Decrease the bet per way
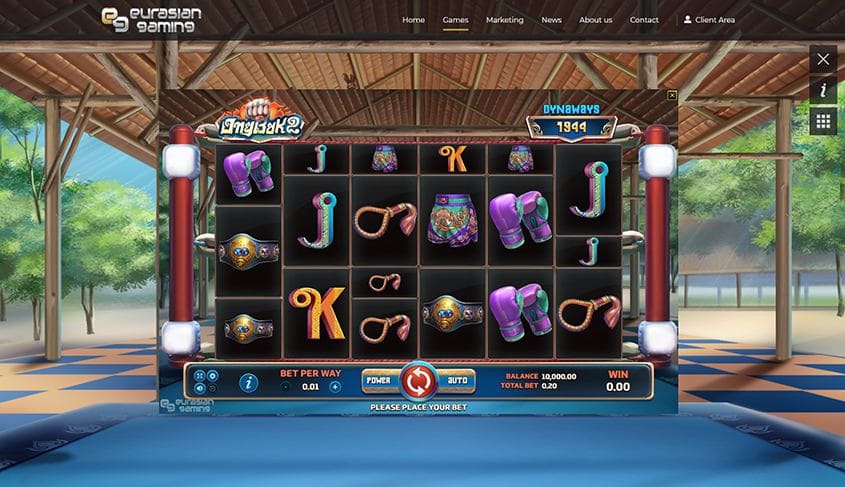The width and height of the screenshot is (845, 487). click(286, 386)
